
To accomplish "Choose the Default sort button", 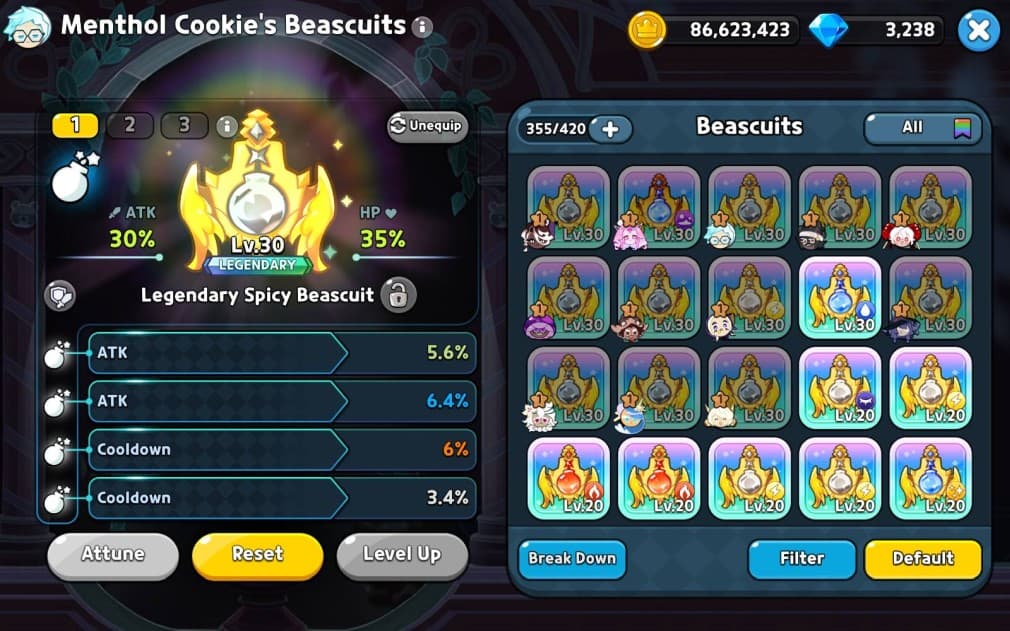I will pos(922,559).
